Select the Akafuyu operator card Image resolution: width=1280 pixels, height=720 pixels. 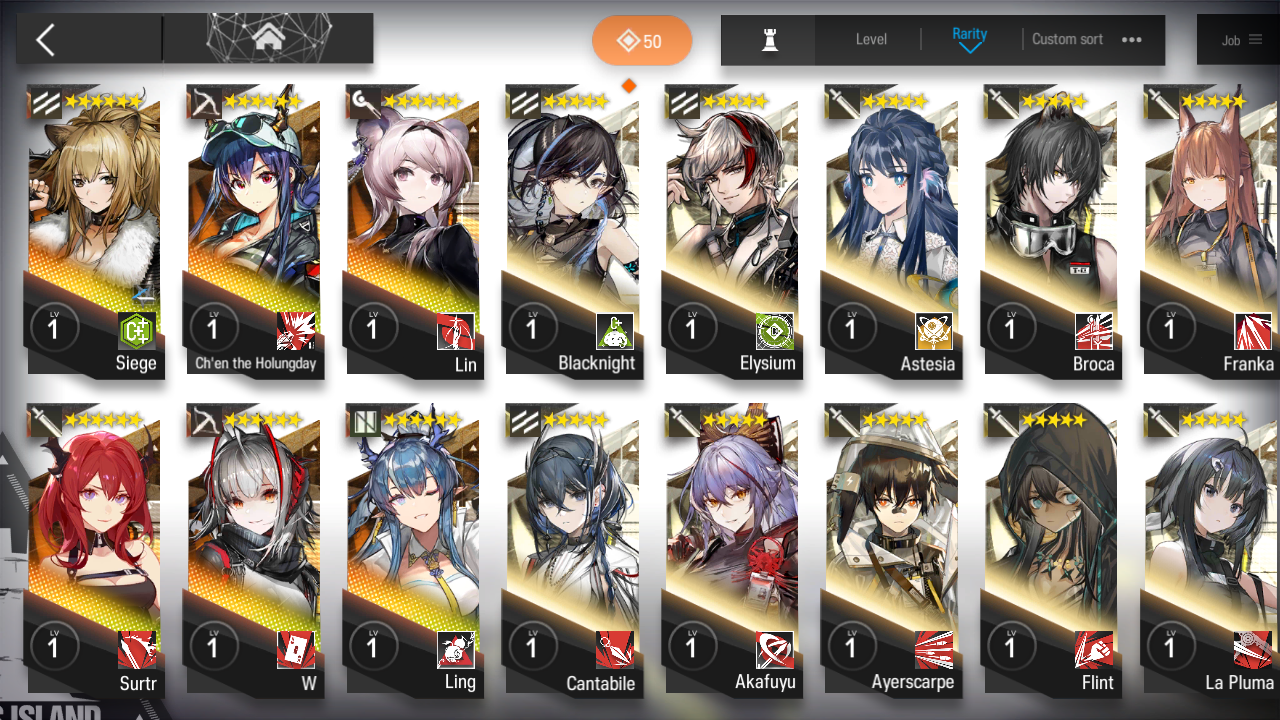click(732, 550)
